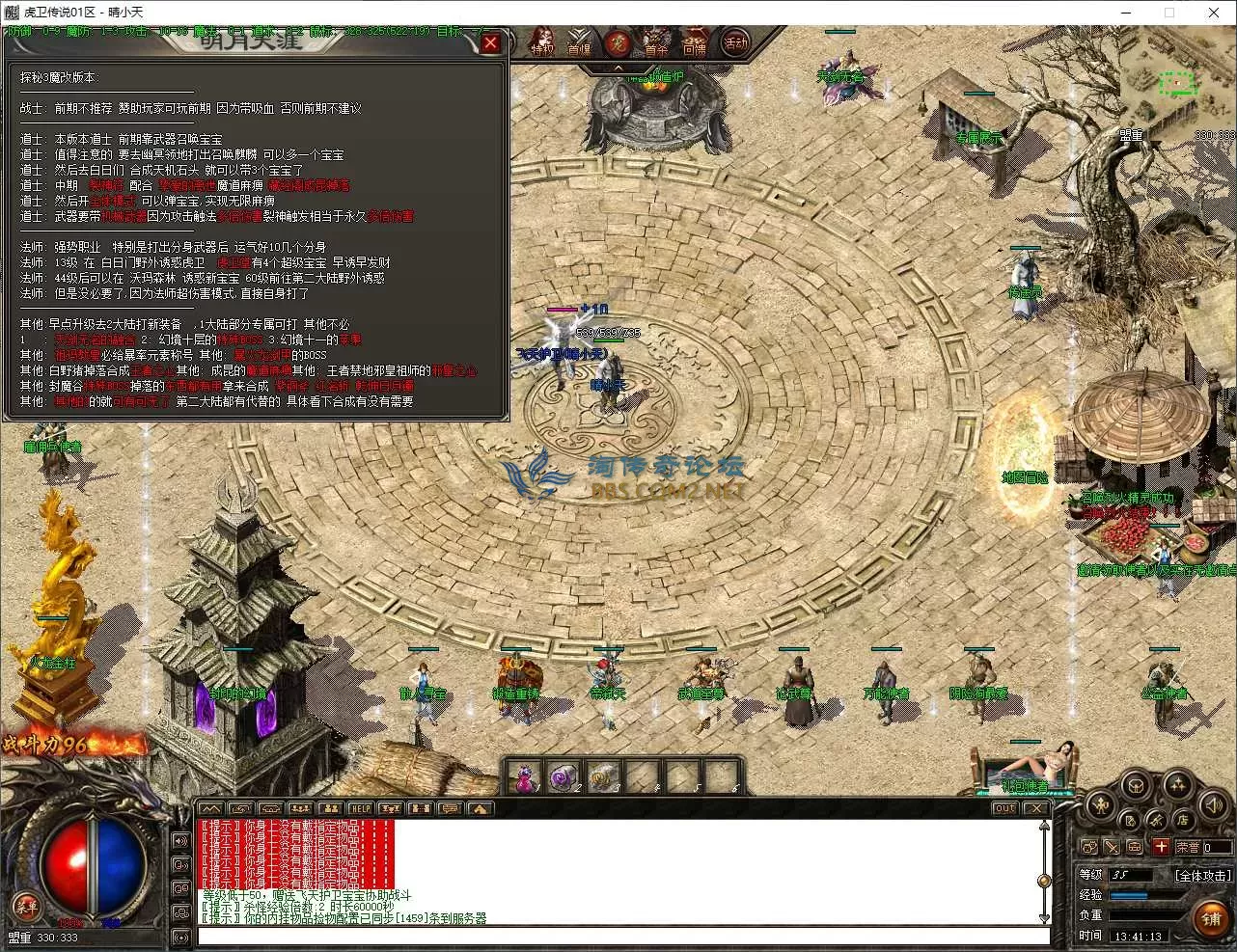Open the character figure round button
The width and height of the screenshot is (1237, 952).
tap(1100, 804)
